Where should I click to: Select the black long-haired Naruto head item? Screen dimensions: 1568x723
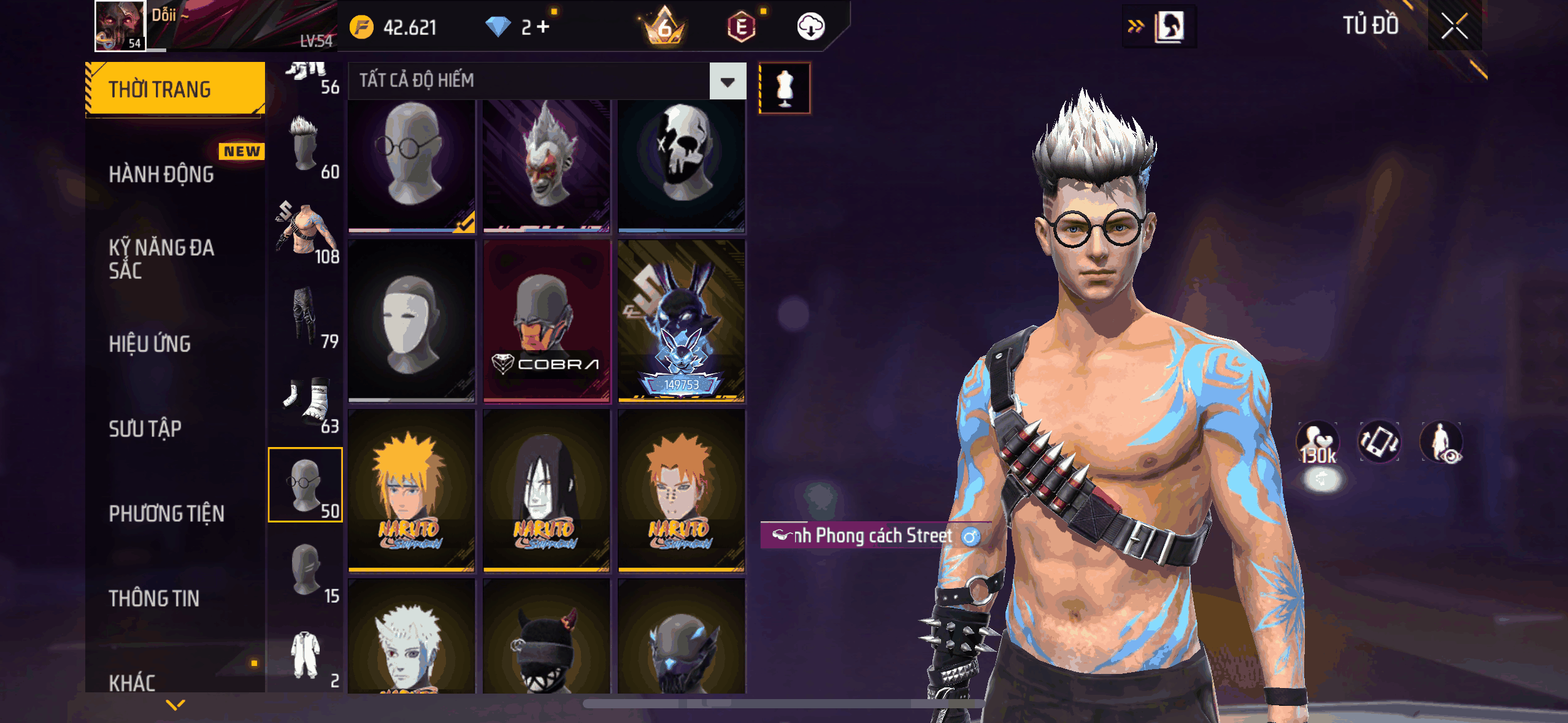click(547, 491)
